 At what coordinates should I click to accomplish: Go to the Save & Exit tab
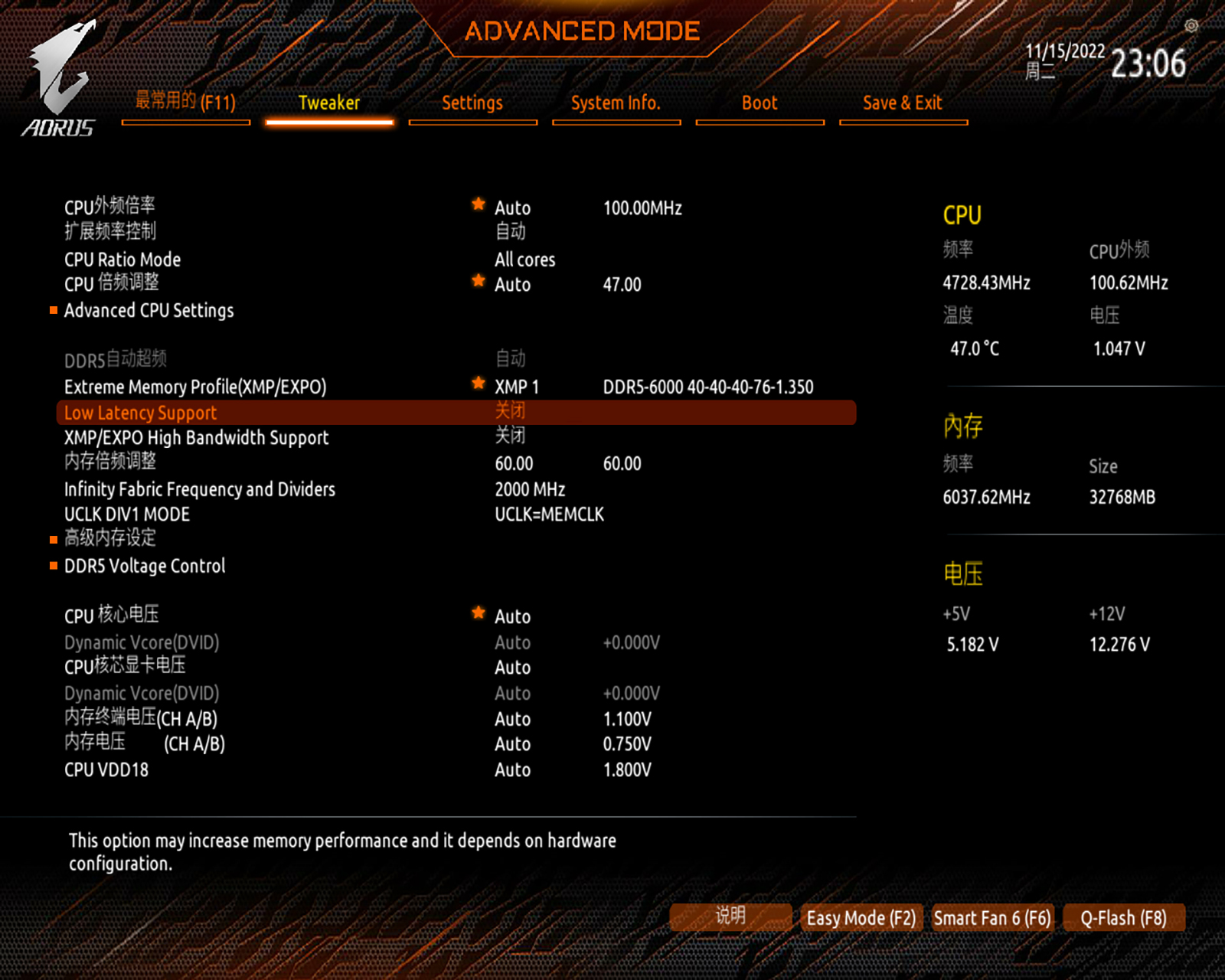coord(902,103)
